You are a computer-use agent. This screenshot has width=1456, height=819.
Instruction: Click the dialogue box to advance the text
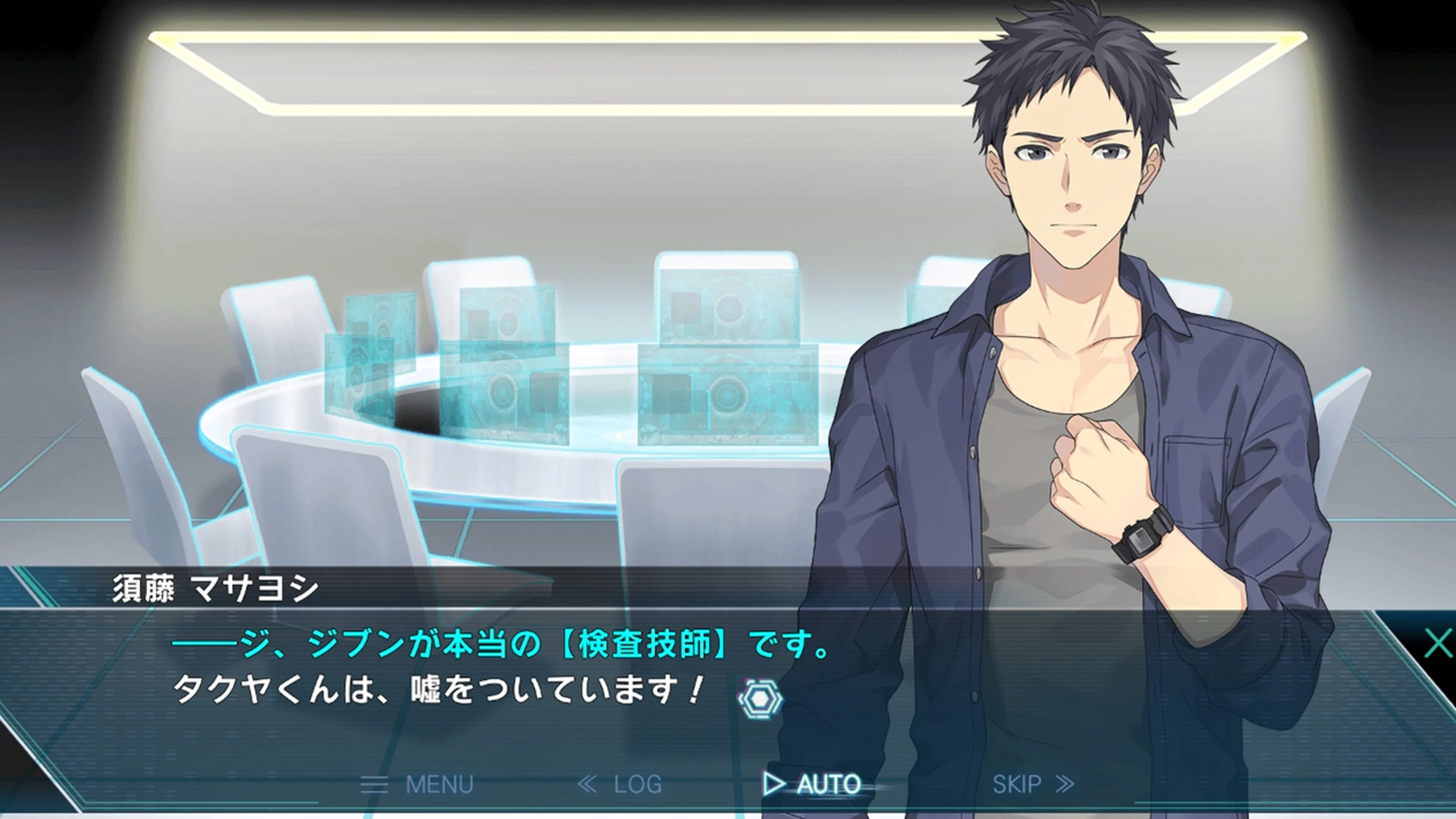pyautogui.click(x=452, y=667)
